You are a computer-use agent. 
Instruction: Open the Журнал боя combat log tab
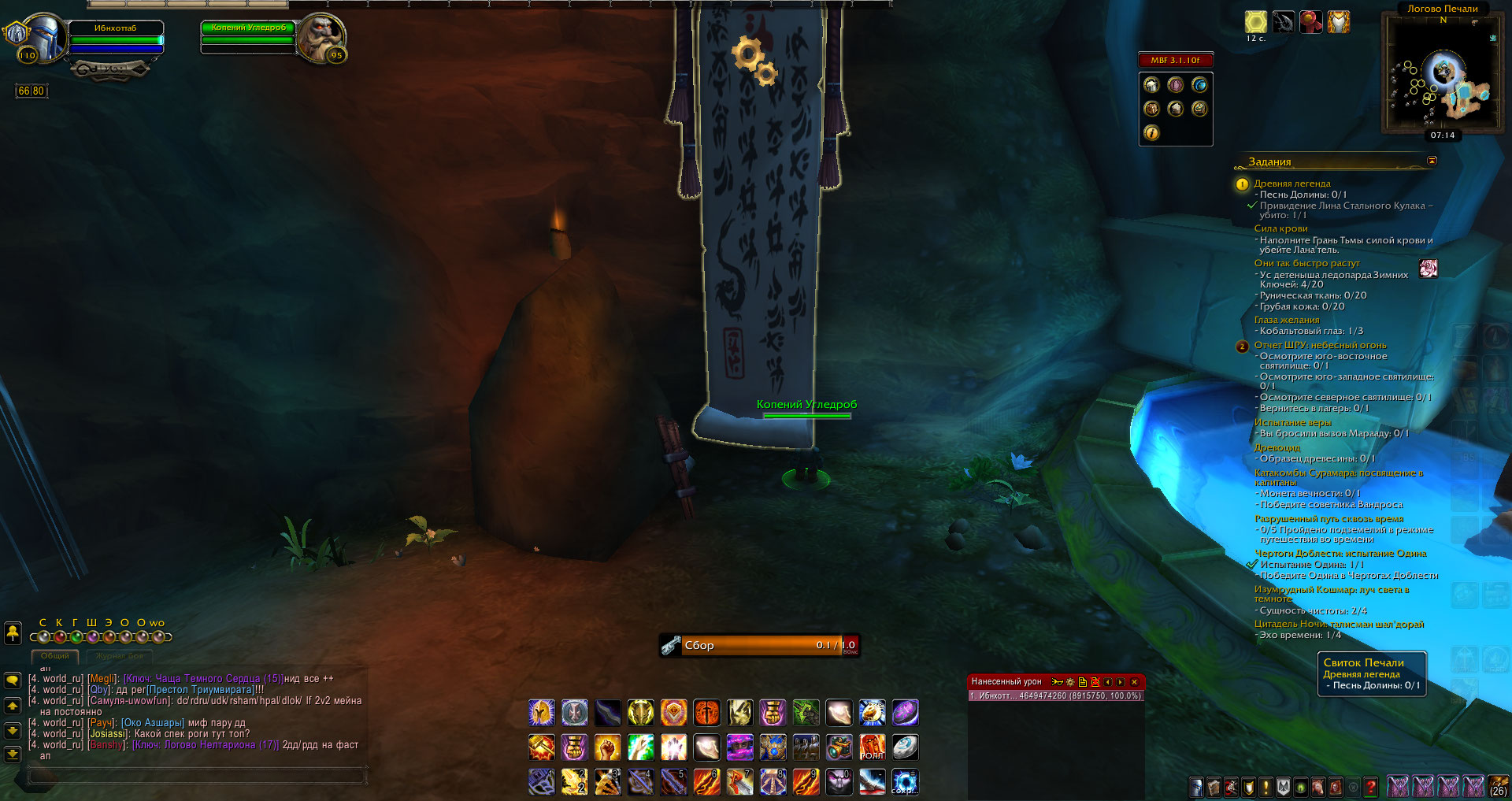pos(120,656)
